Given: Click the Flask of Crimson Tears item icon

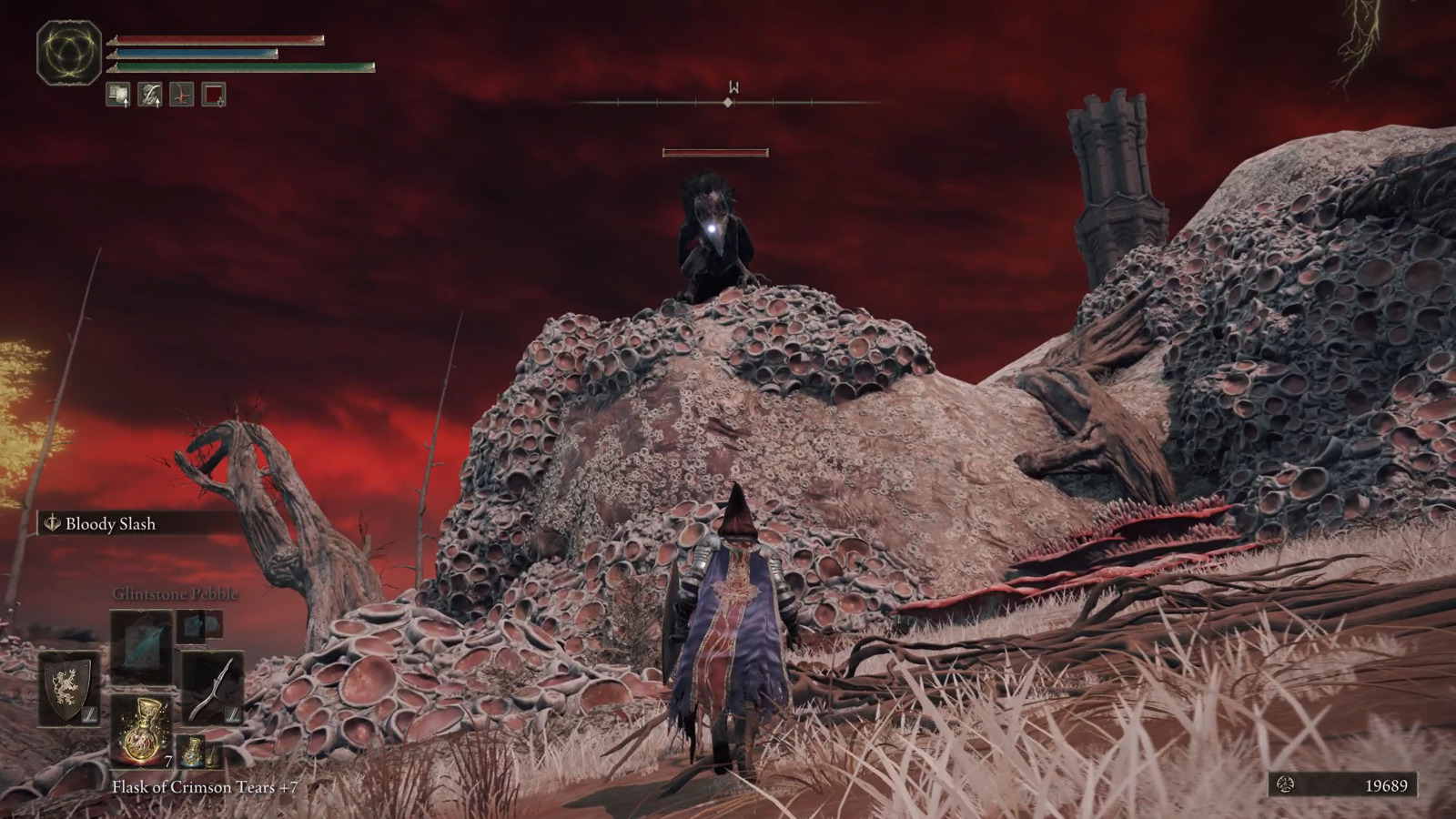Looking at the screenshot, I should [142, 731].
